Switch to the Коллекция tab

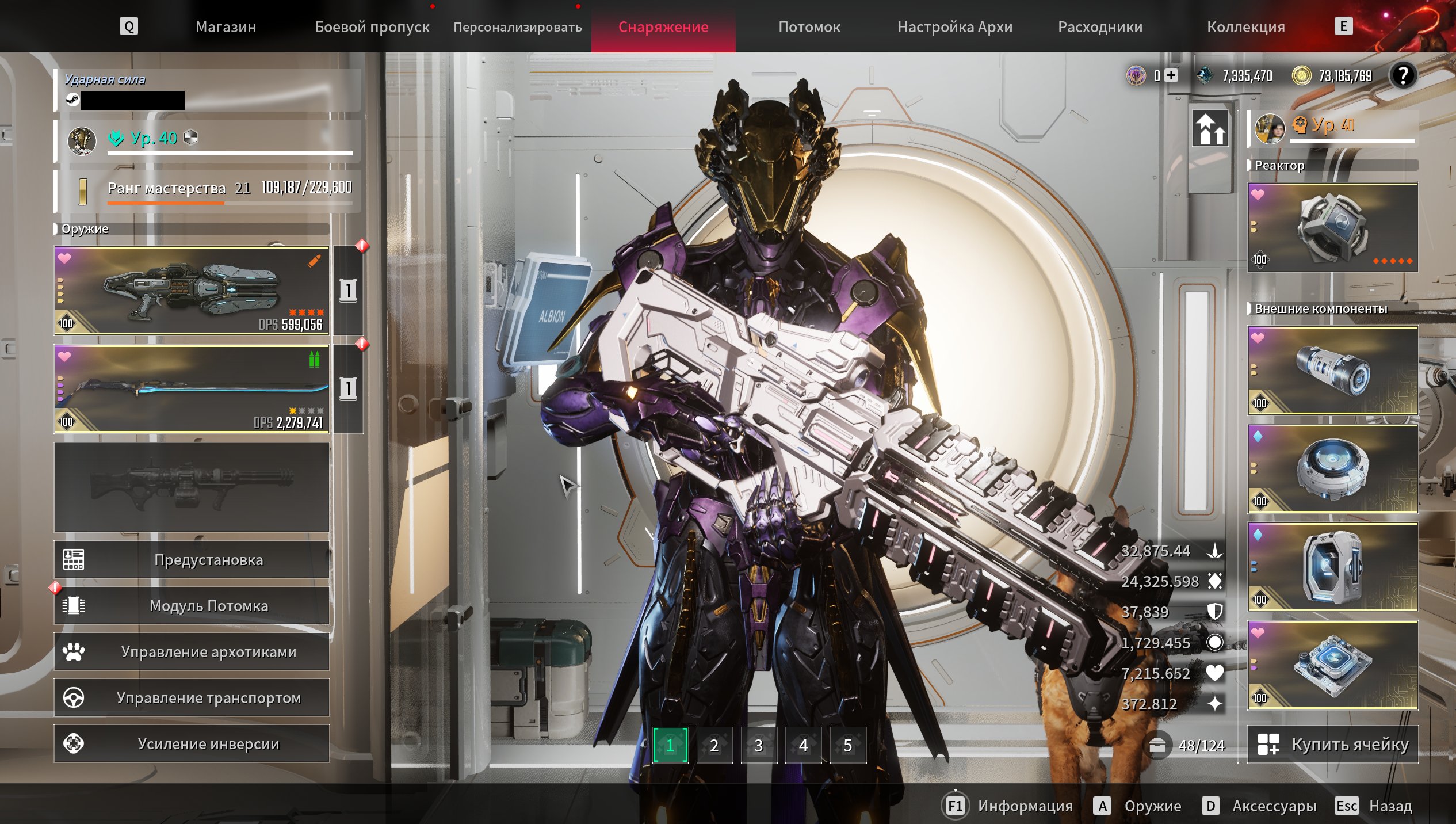click(x=1245, y=27)
